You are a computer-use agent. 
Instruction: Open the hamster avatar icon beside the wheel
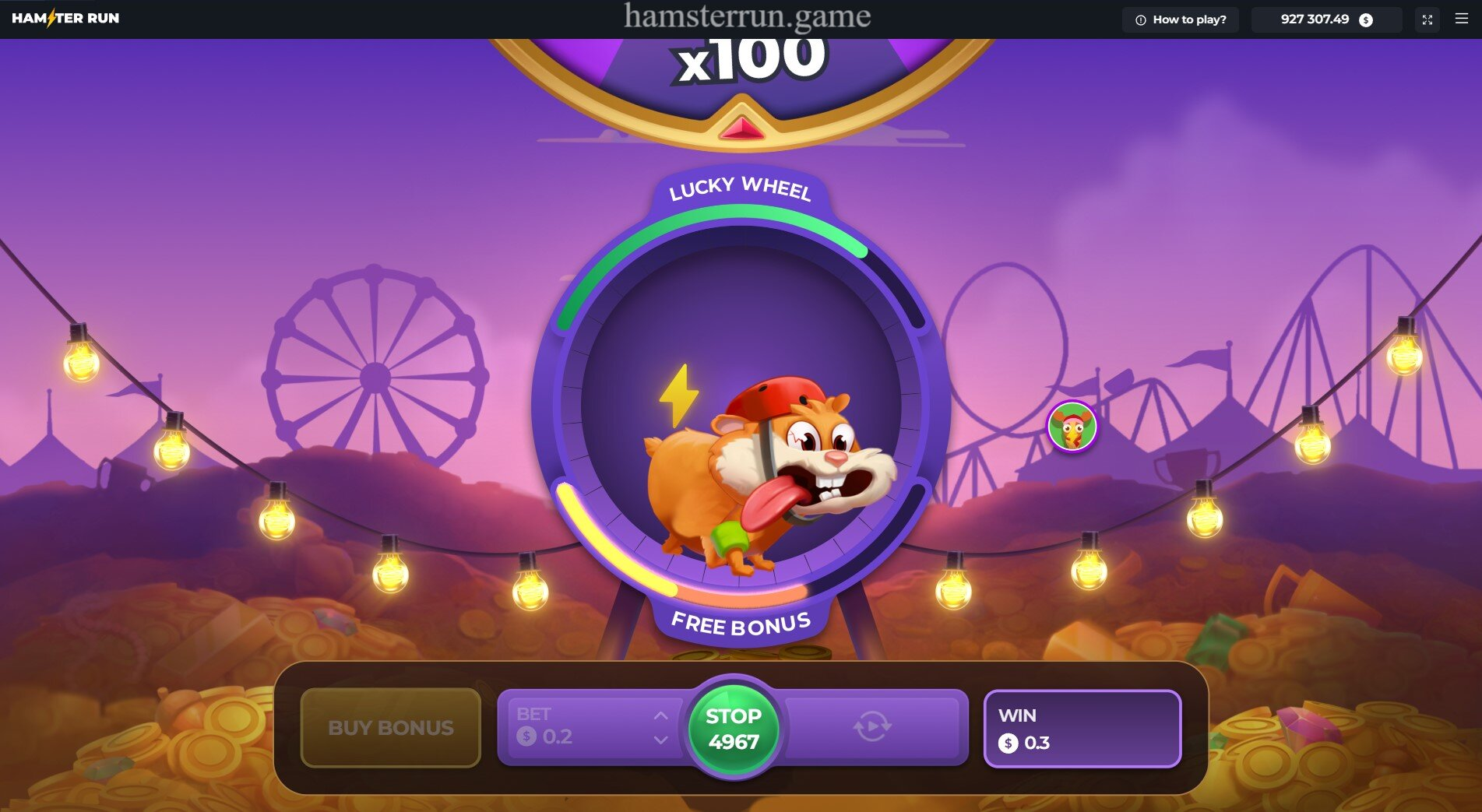pyautogui.click(x=1072, y=424)
